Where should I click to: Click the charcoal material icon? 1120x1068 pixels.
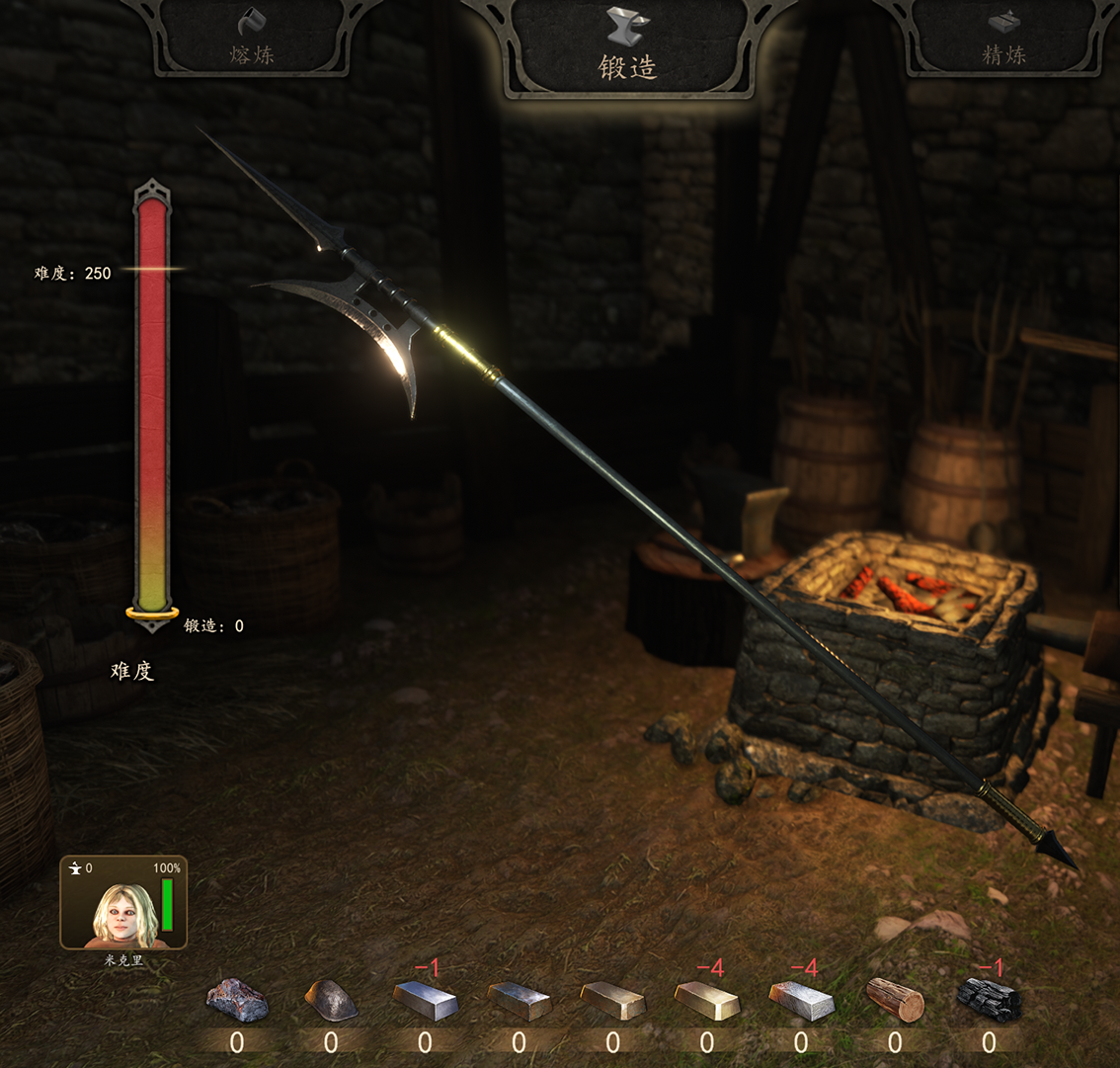coord(989,1000)
